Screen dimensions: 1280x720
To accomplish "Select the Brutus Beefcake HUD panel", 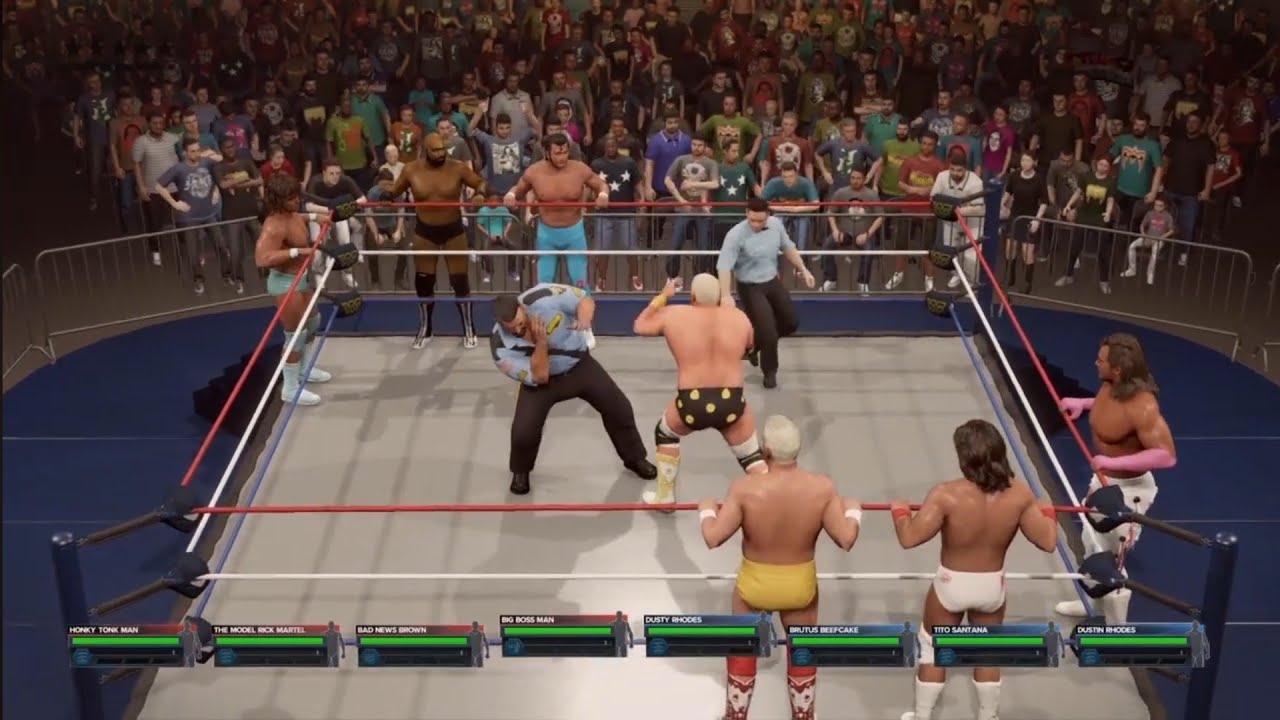I will pyautogui.click(x=853, y=645).
